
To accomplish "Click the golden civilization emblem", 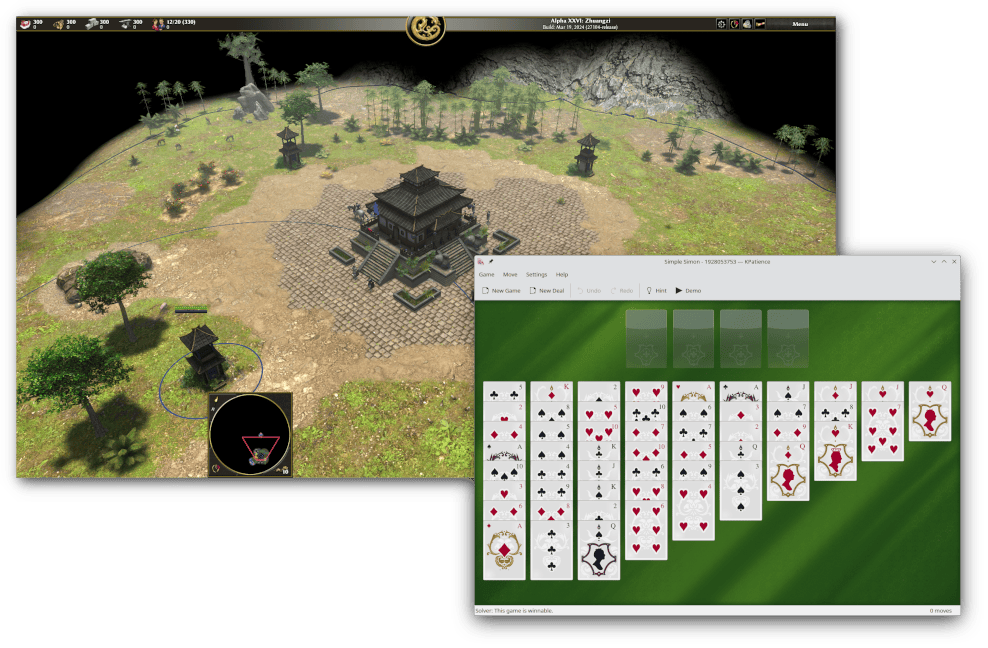I will [425, 28].
